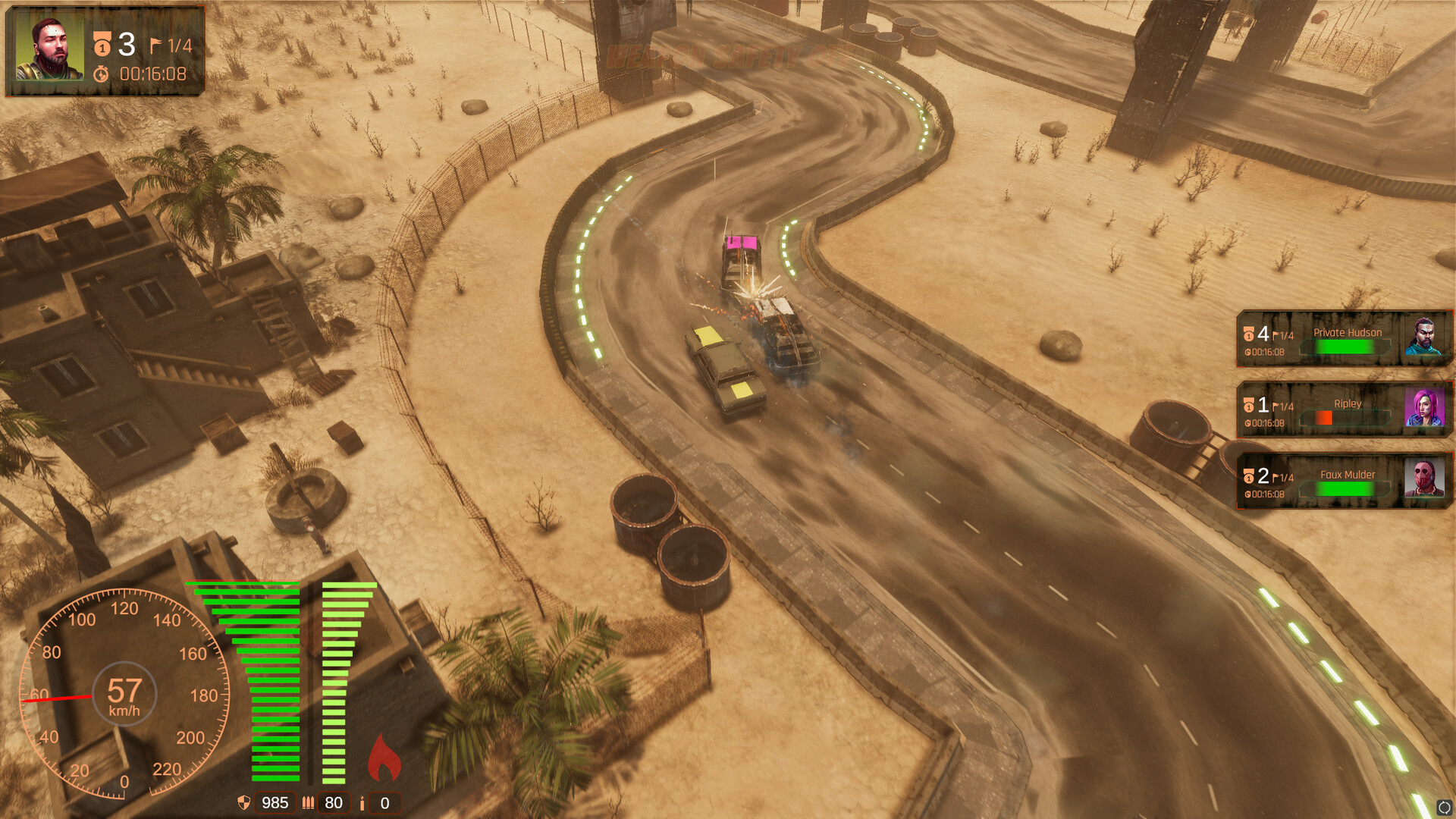Click the flag lap counter icon 1/4
The image size is (1456, 819).
click(x=155, y=44)
